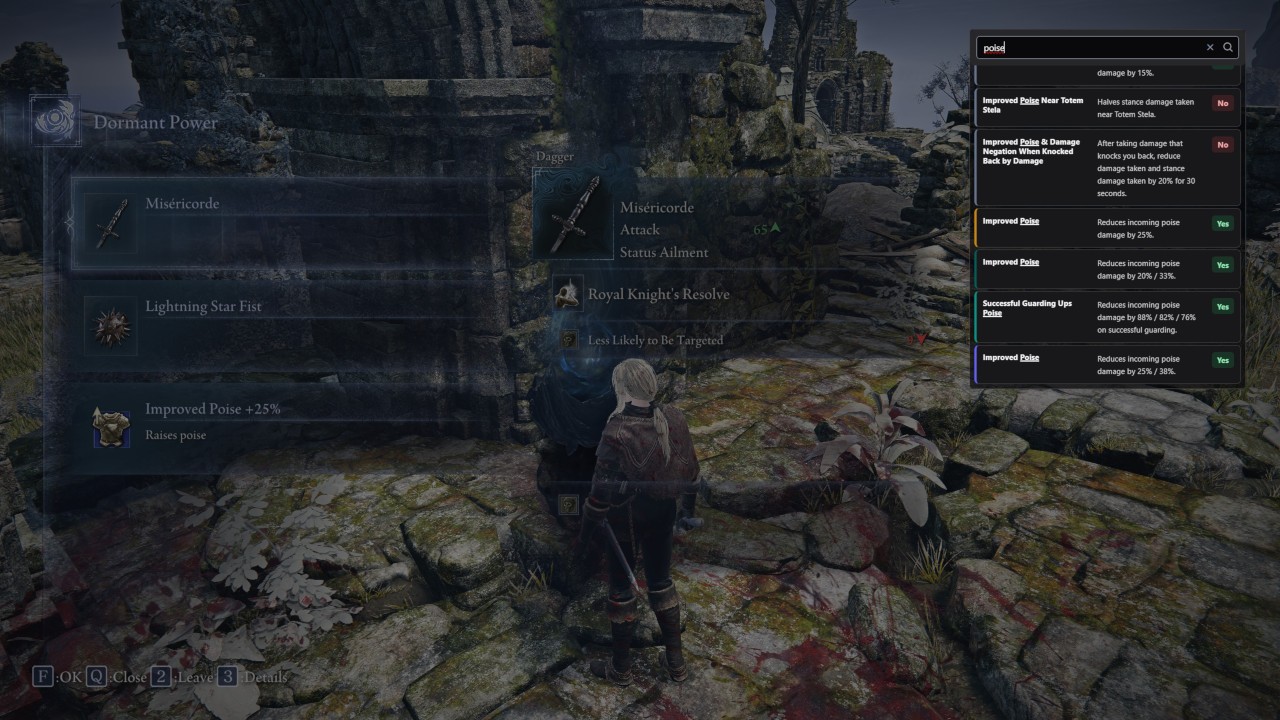Image resolution: width=1280 pixels, height=720 pixels.
Task: Click the Lightning Star Fist spiked-ball icon
Action: (x=110, y=325)
